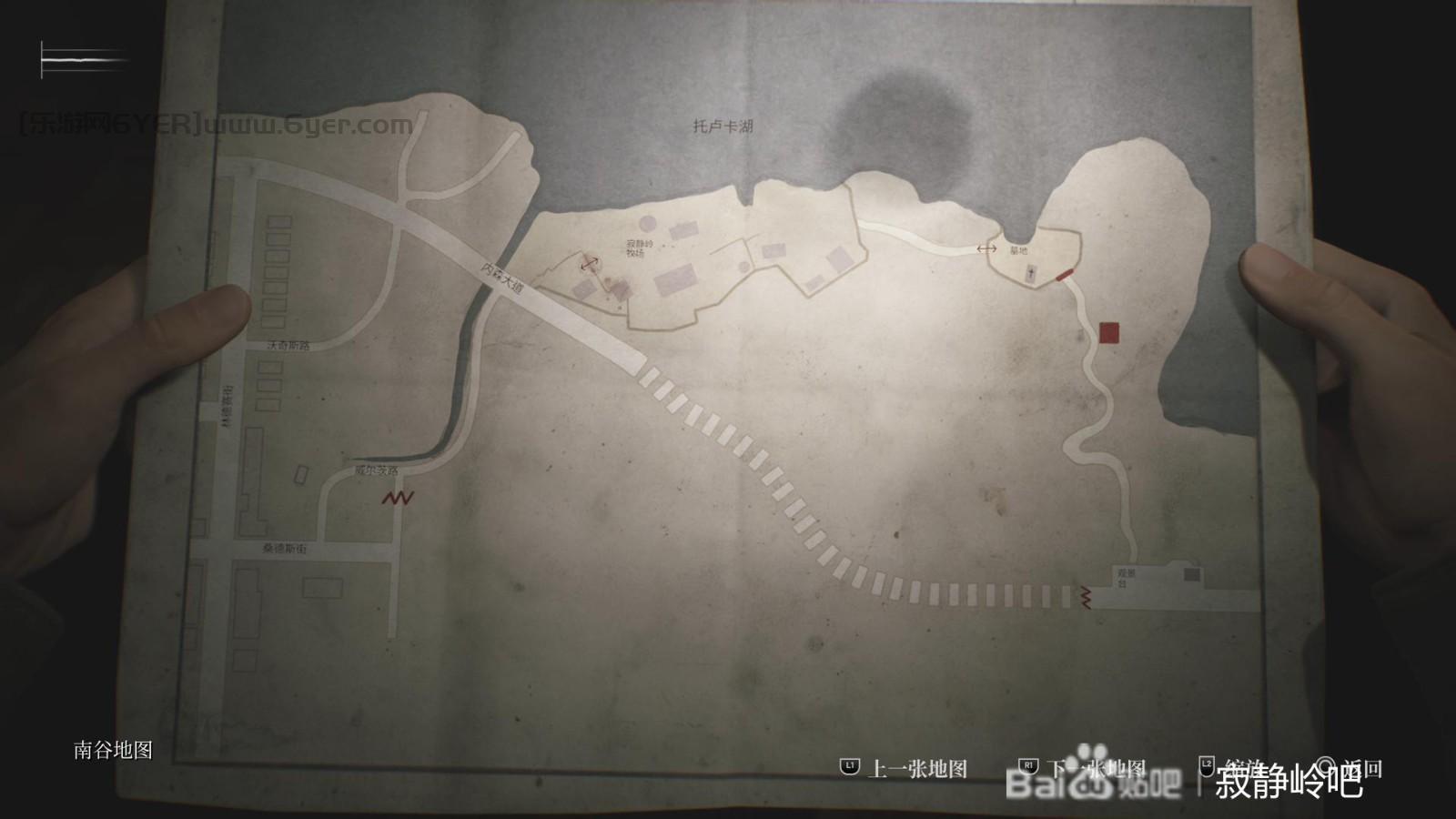Click the L2 button icon beside 缩放

click(x=1208, y=767)
